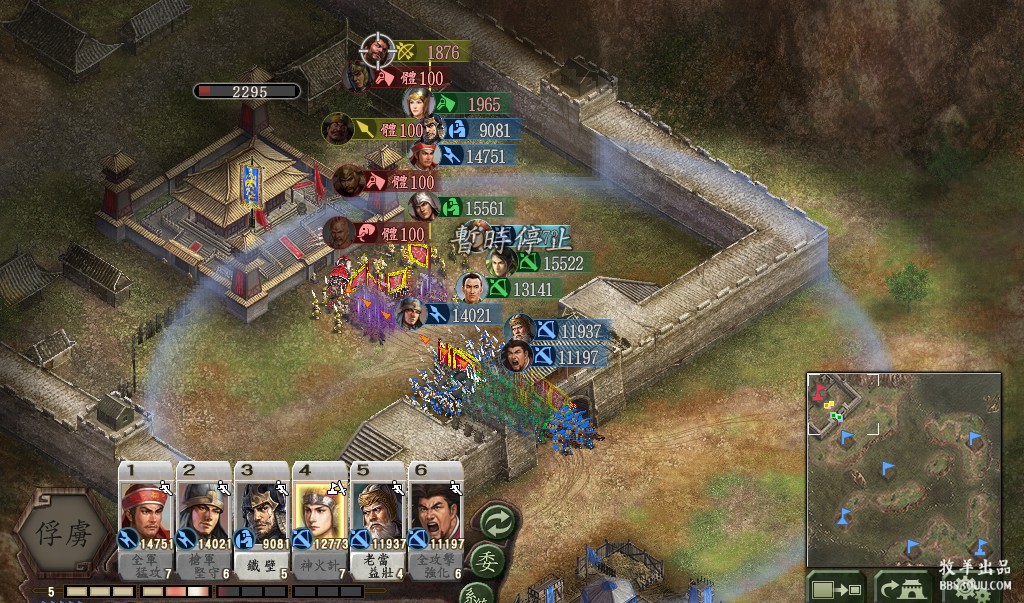The height and width of the screenshot is (603, 1024).
Task: Click the green circular arrows button
Action: 497,521
